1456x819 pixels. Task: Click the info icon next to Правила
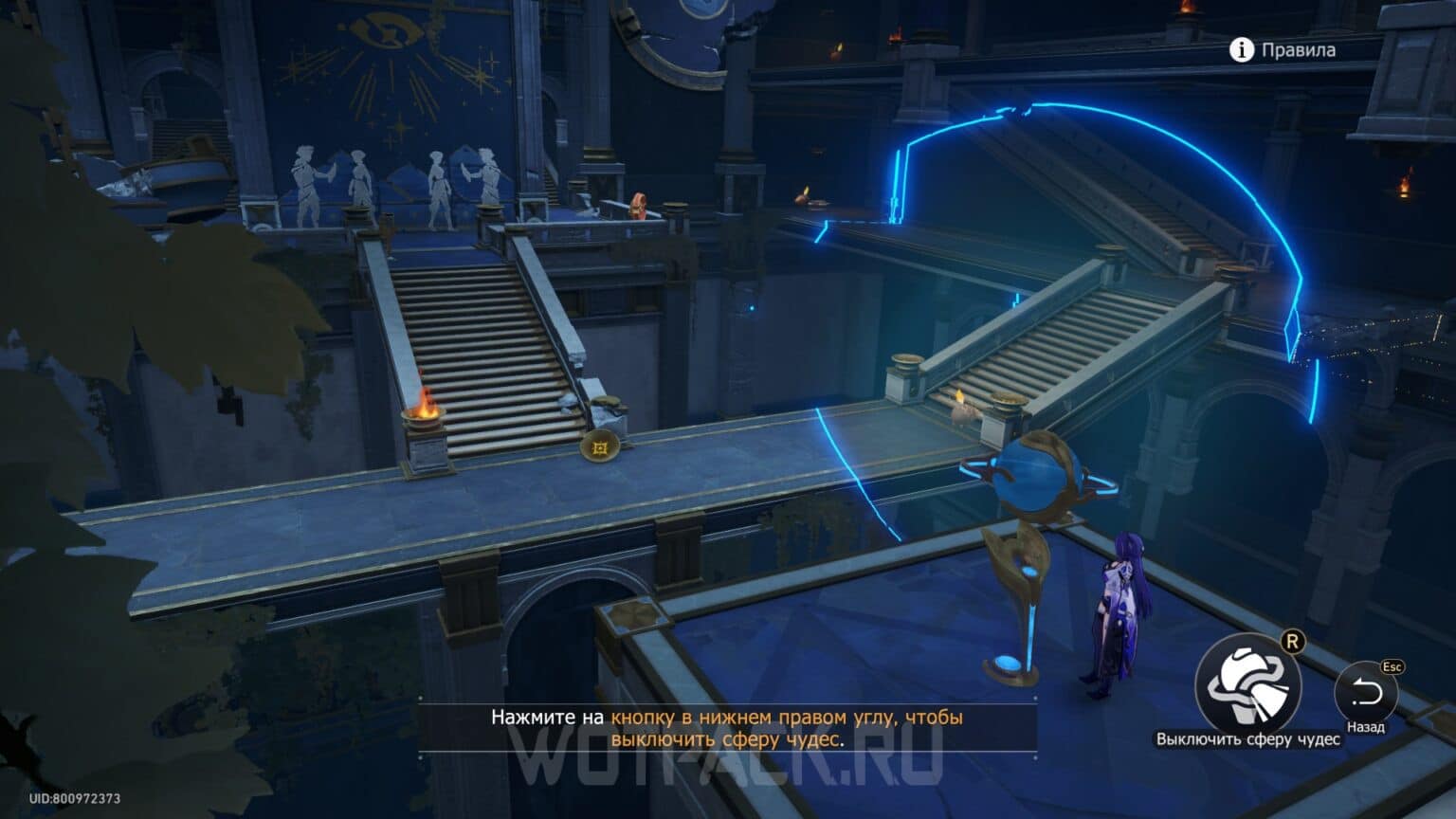click(x=1242, y=51)
